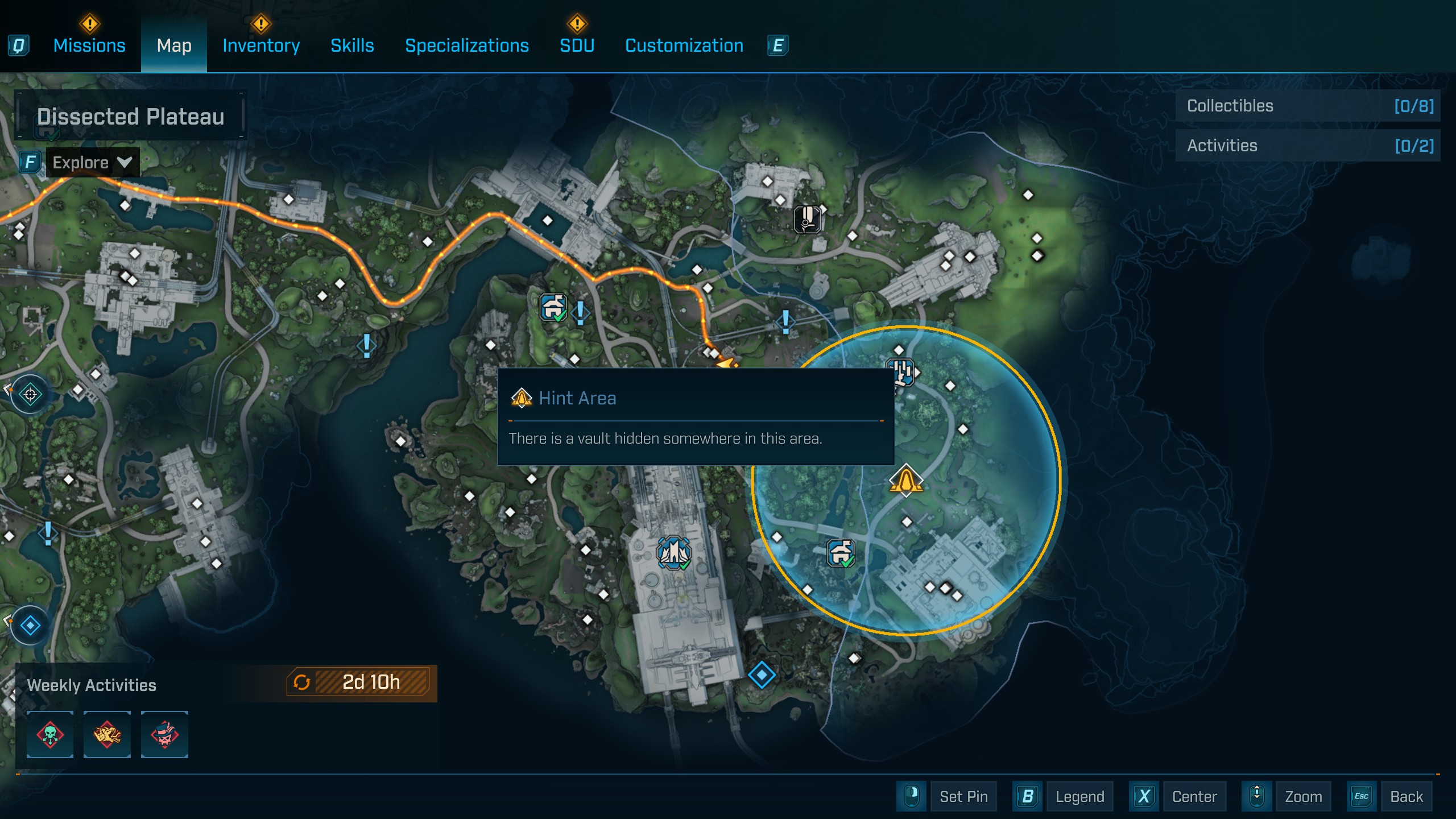The image size is (1456, 819).
Task: Open the Missions tab
Action: point(89,45)
